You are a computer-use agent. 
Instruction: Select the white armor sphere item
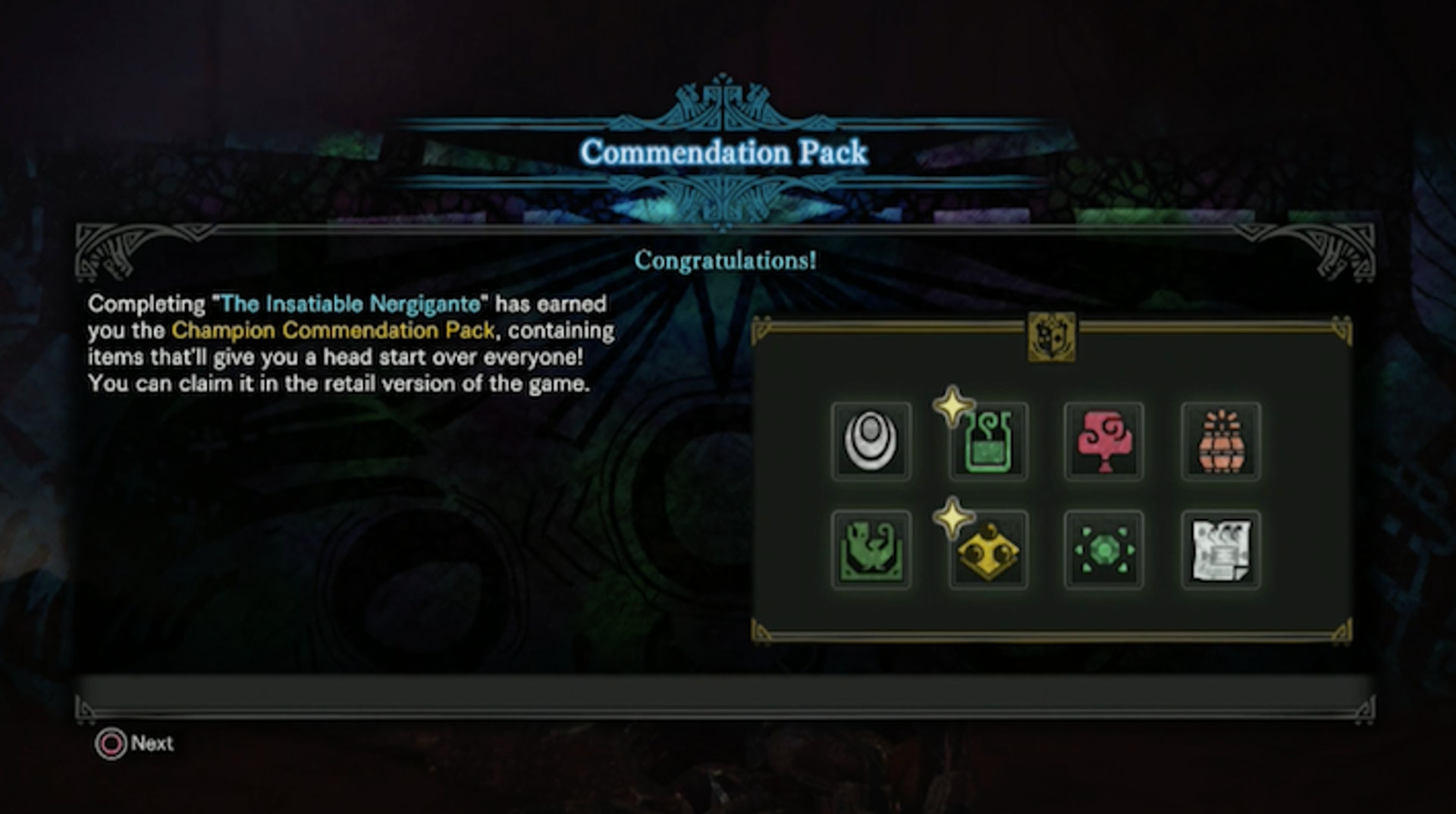[871, 442]
